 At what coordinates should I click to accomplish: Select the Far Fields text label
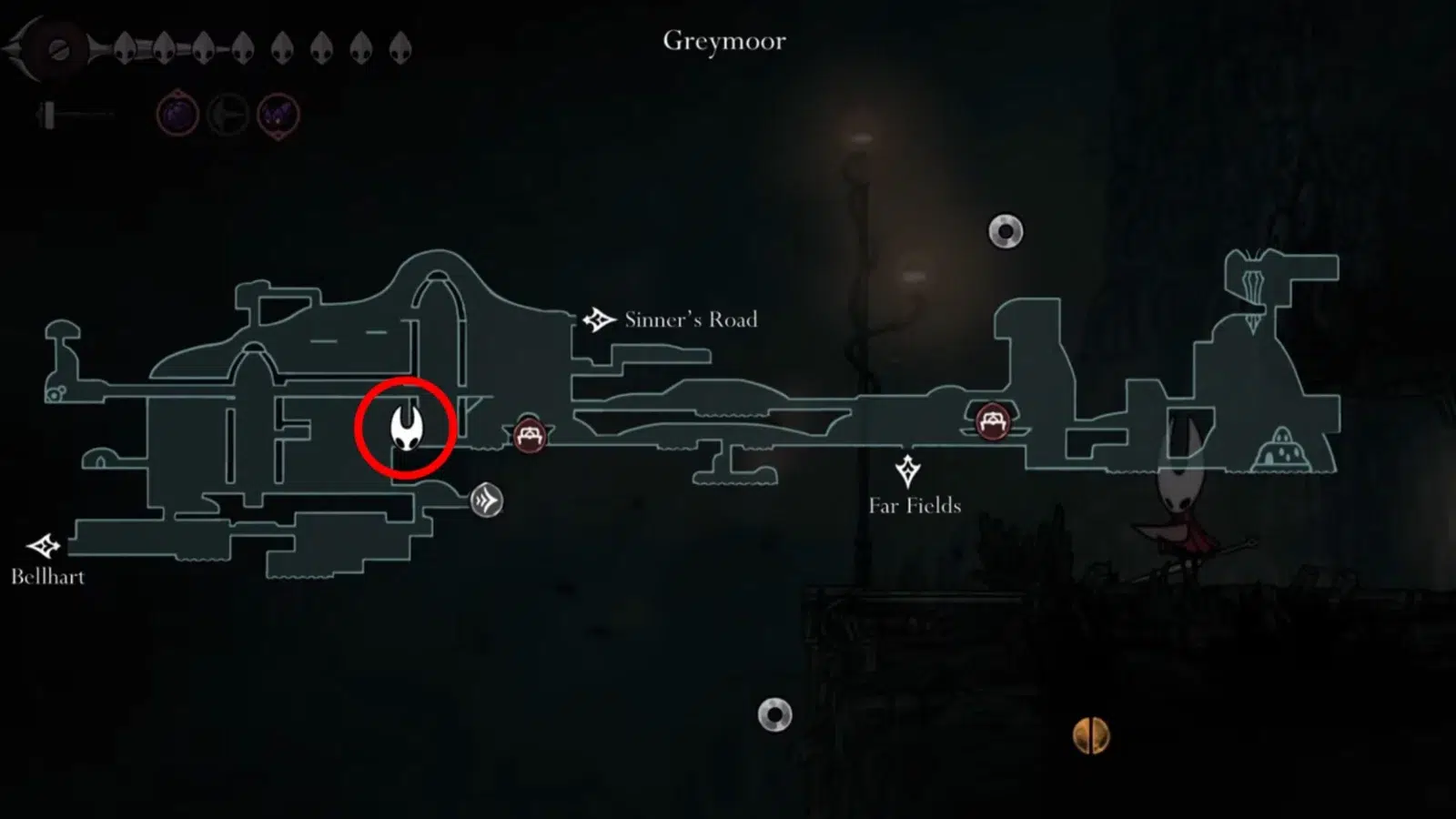(x=915, y=504)
